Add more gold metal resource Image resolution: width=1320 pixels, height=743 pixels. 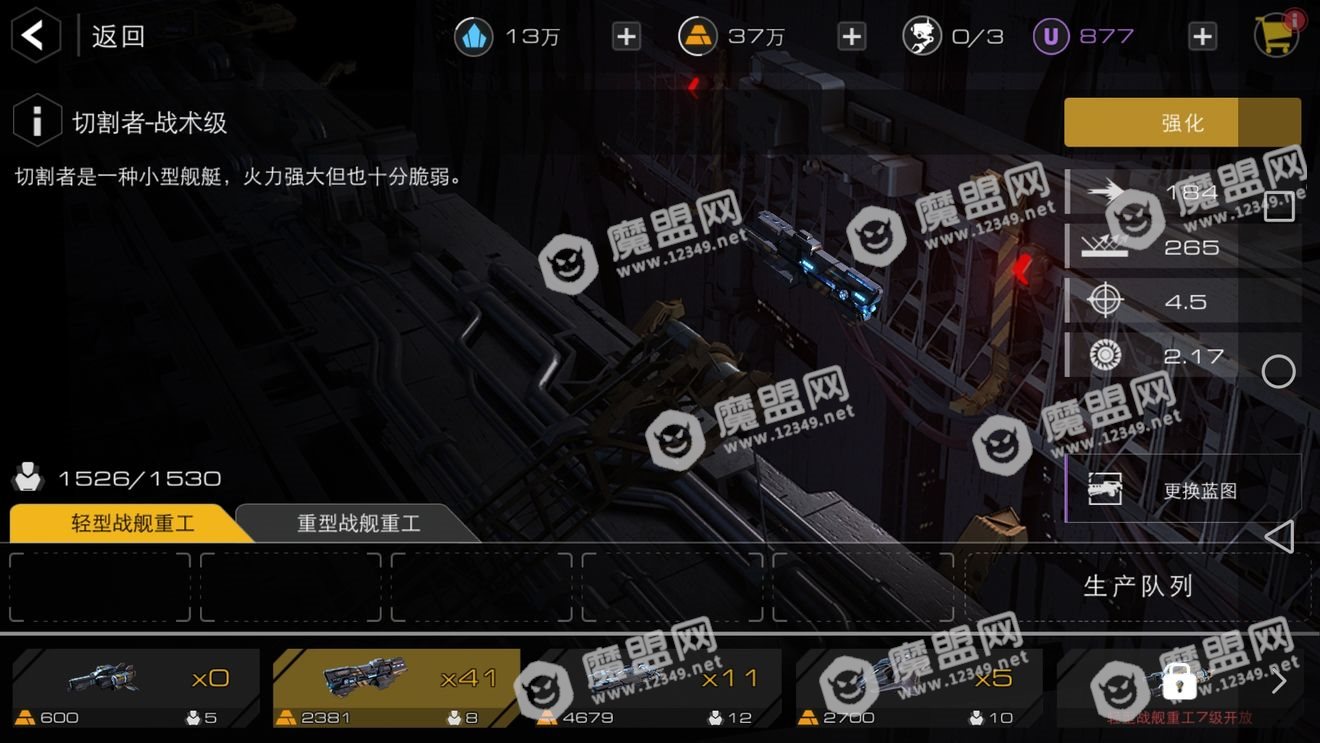point(851,37)
